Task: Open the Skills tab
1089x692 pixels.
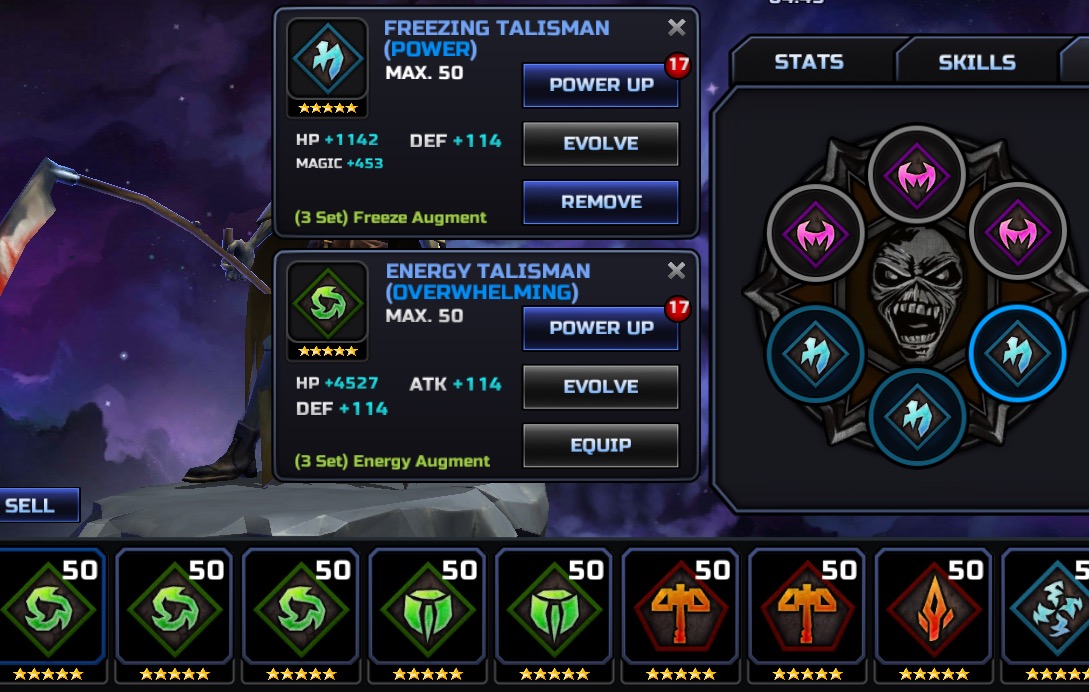Action: [x=976, y=62]
